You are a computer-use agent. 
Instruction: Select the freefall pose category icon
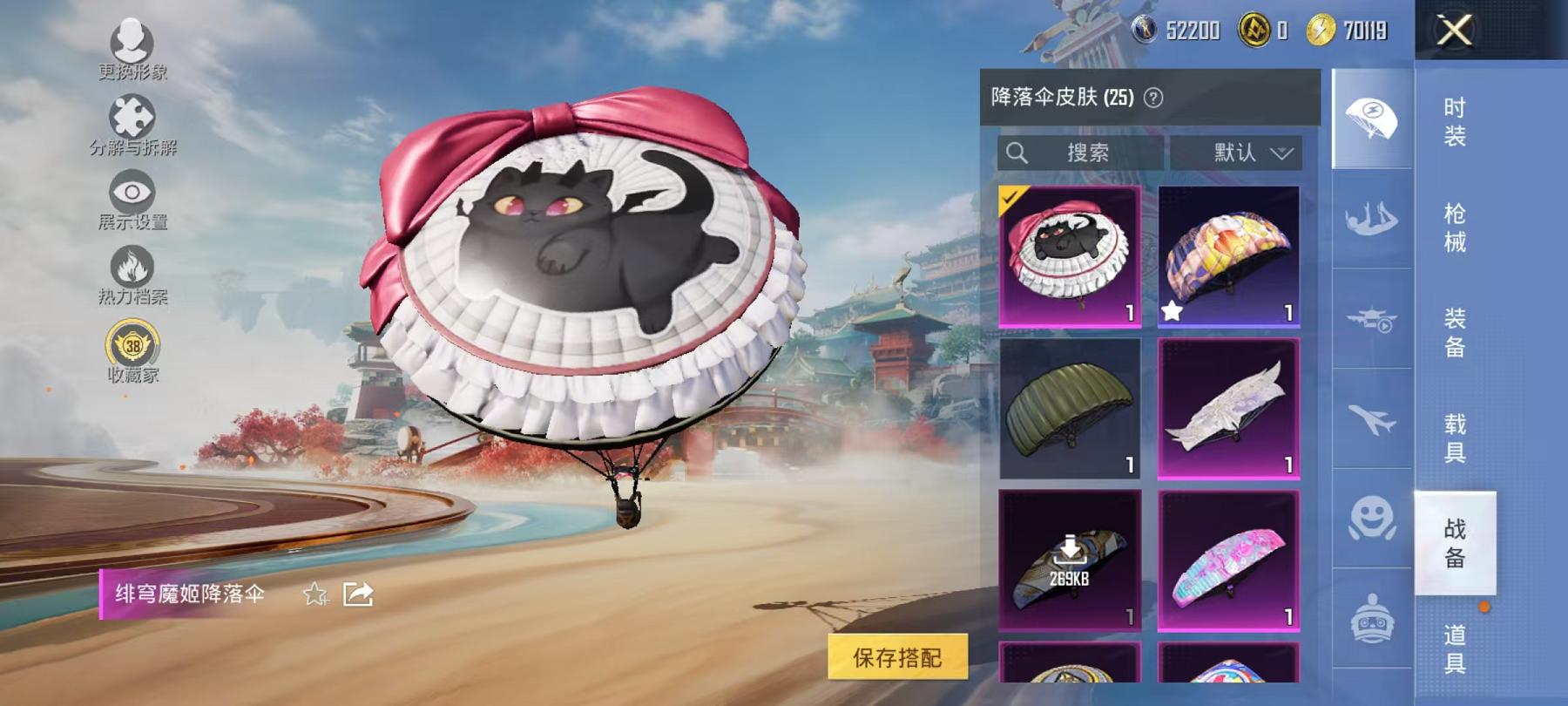pos(1370,222)
